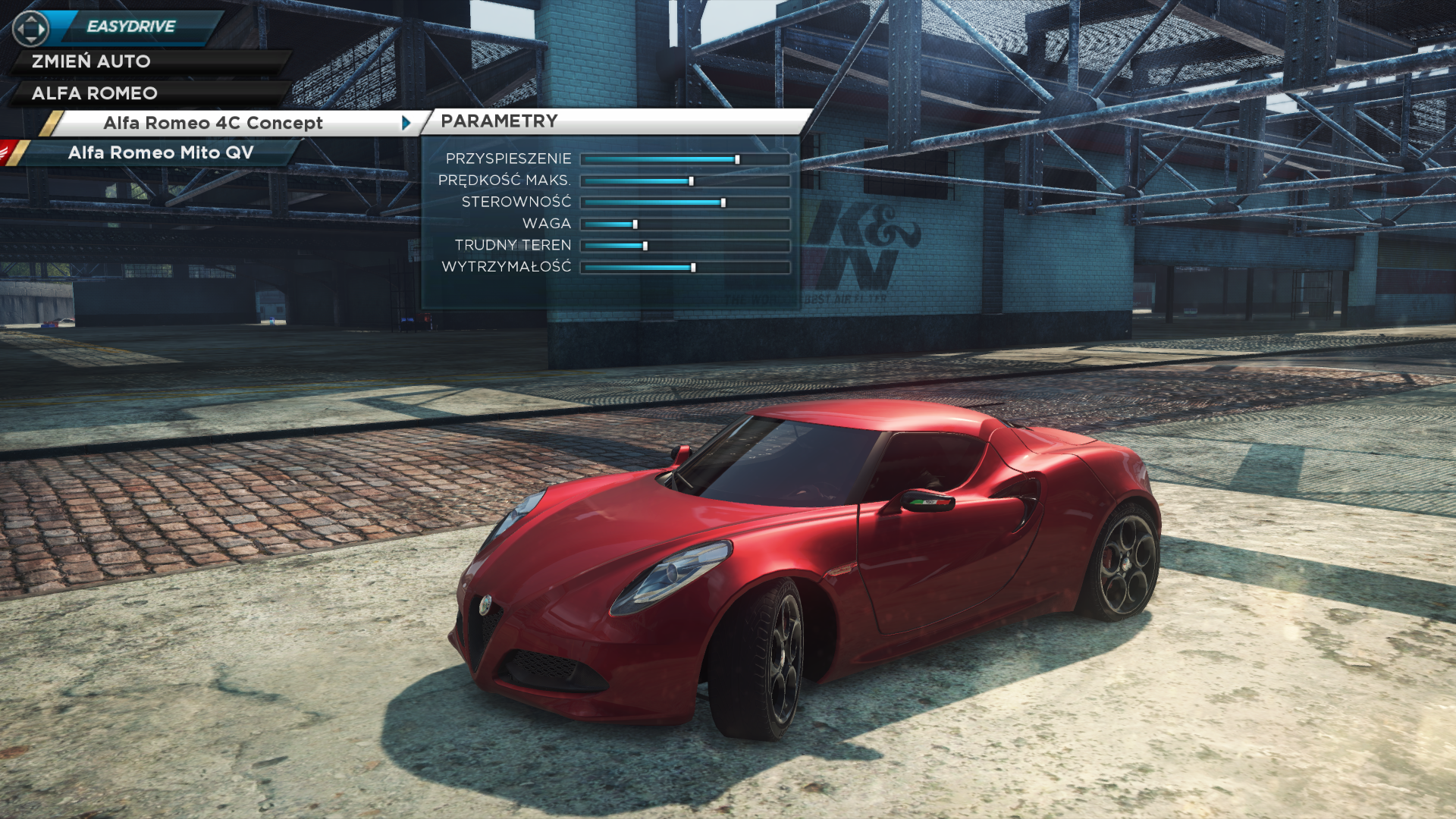Viewport: 1456px width, 819px height.
Task: Open the Alfa Romeo manufacturer menu
Action: coord(95,93)
